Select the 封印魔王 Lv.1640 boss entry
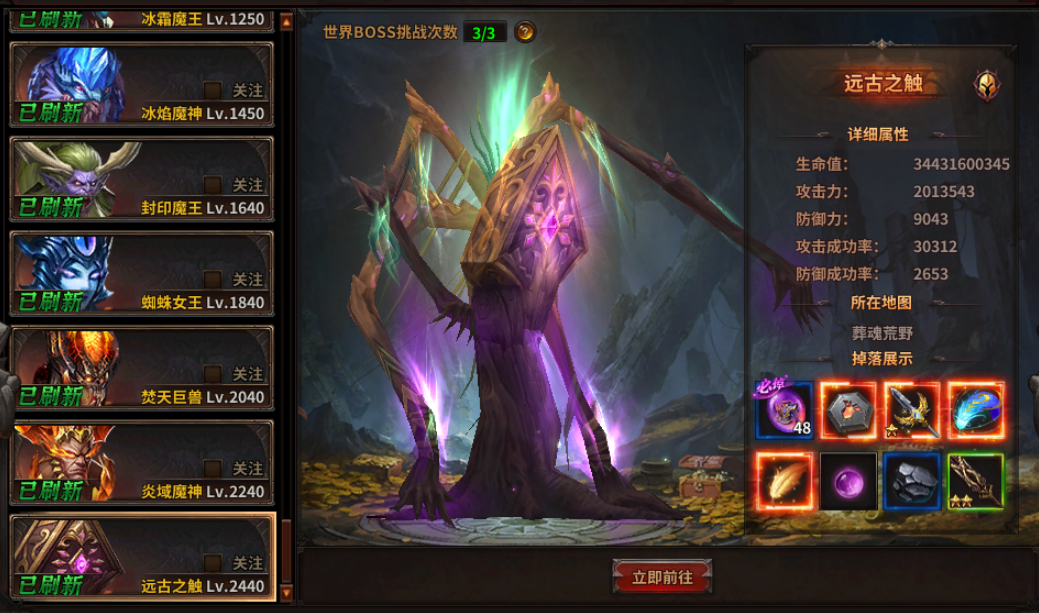1039x613 pixels. pos(140,183)
